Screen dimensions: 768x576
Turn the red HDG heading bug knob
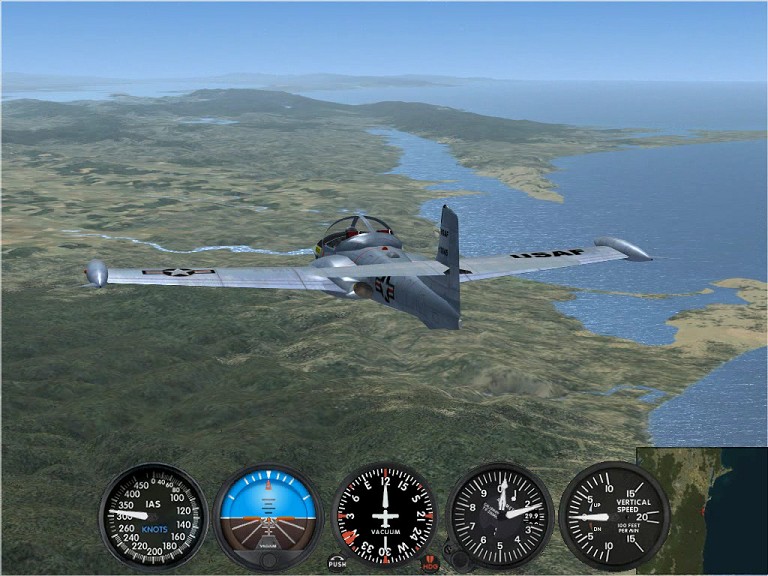point(430,562)
